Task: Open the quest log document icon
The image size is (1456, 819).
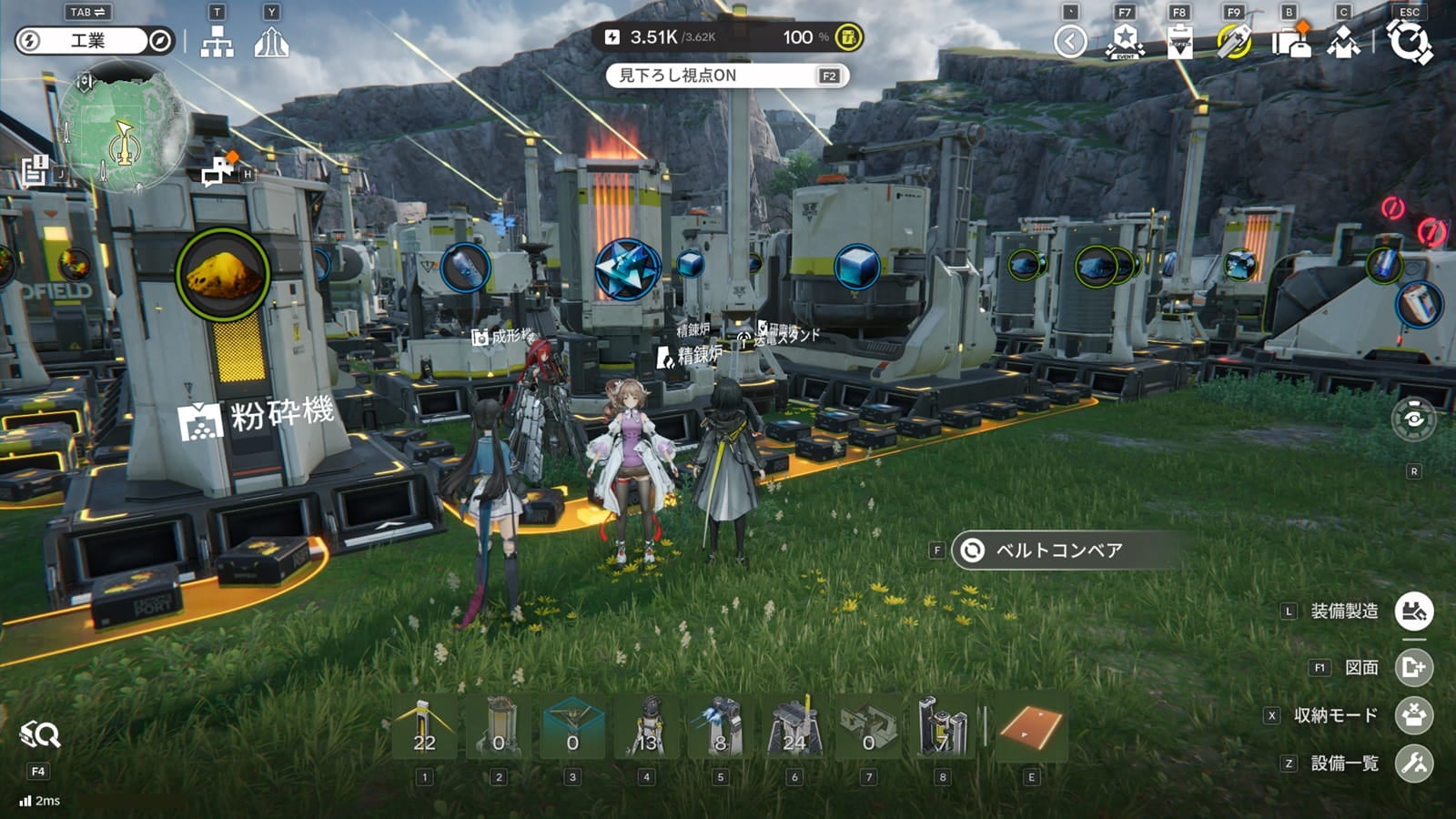Action: pos(36,169)
